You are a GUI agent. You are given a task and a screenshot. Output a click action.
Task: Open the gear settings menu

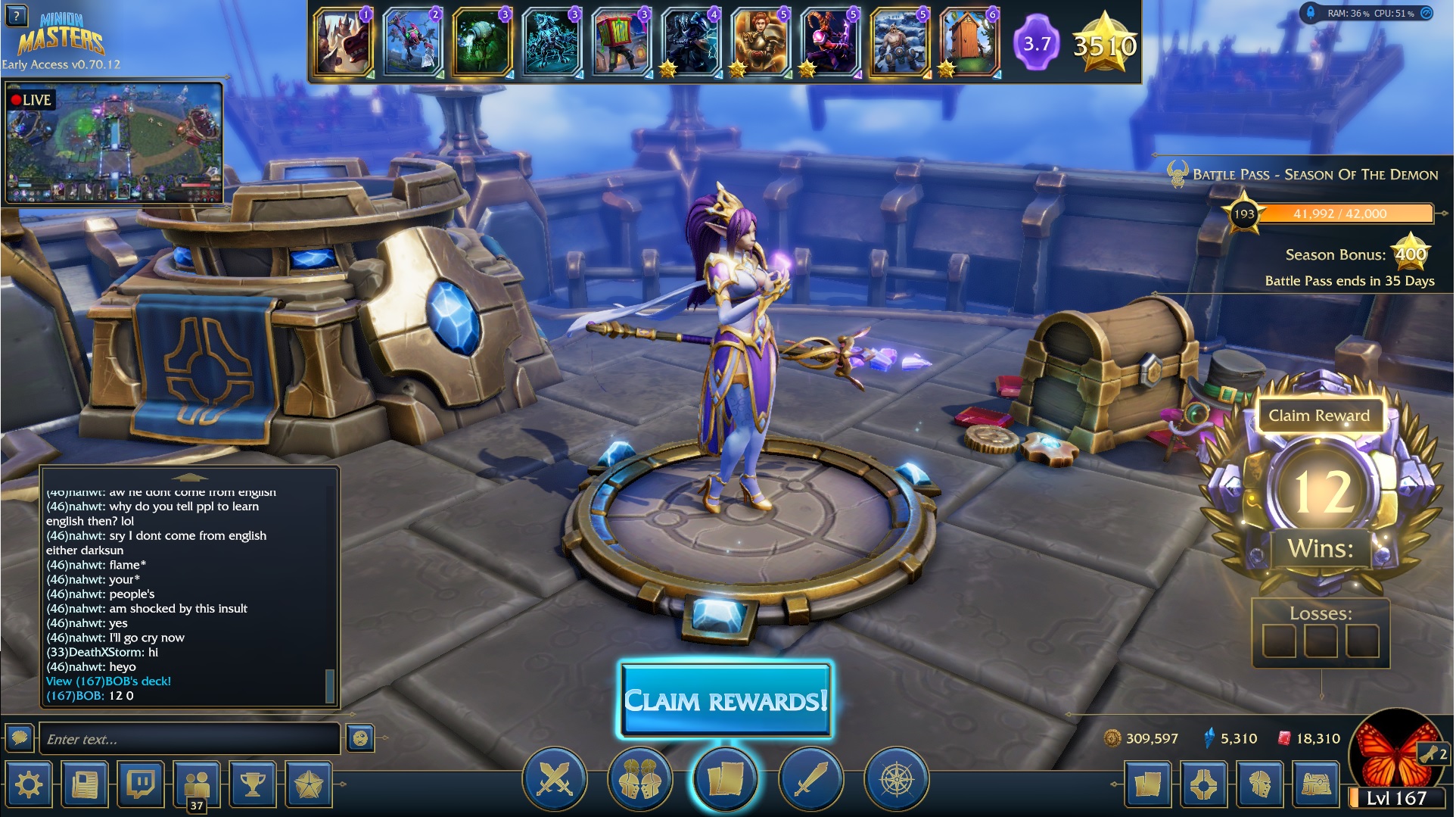pos(29,784)
